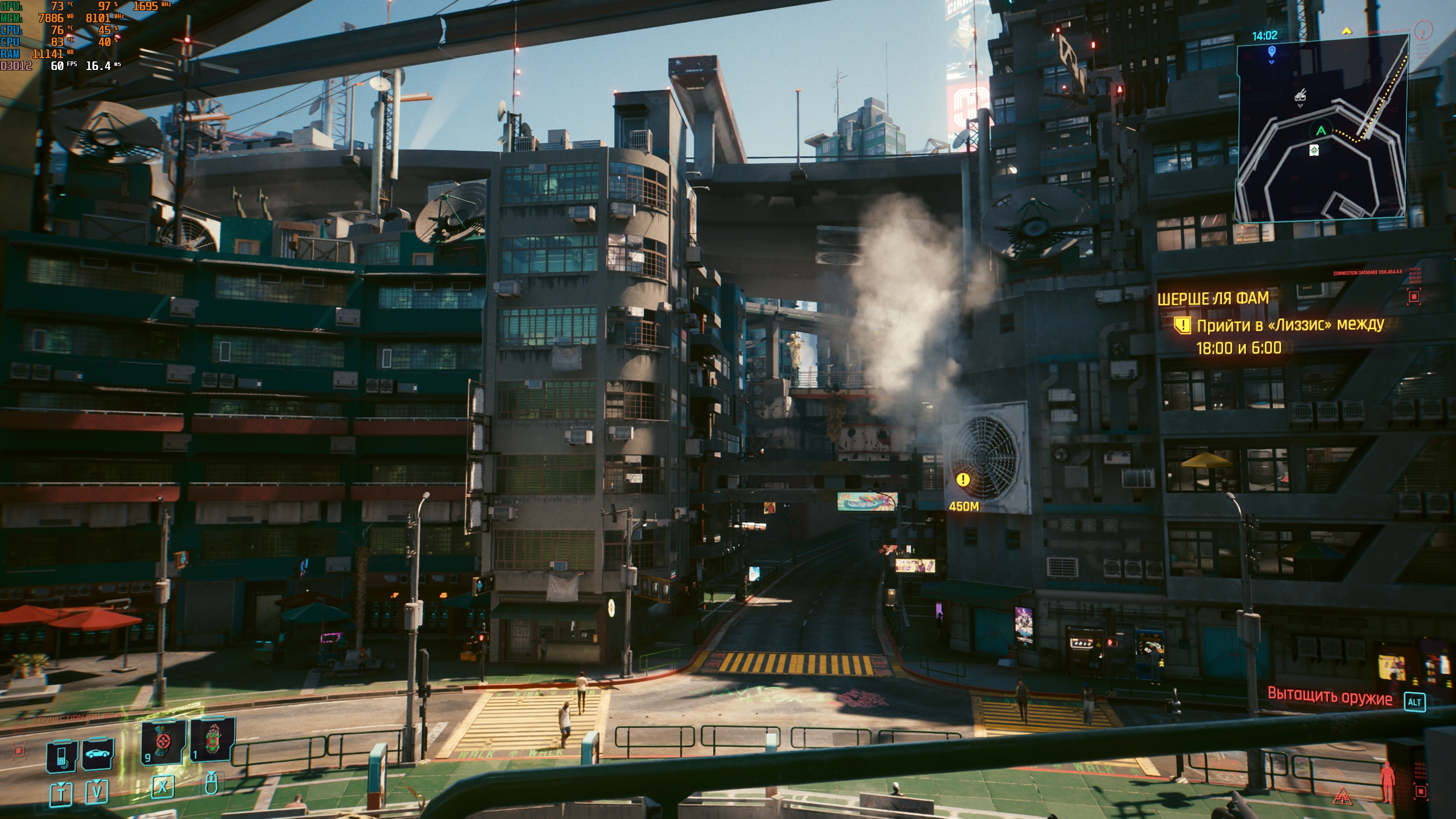Open the phone quick-access slot

click(62, 756)
